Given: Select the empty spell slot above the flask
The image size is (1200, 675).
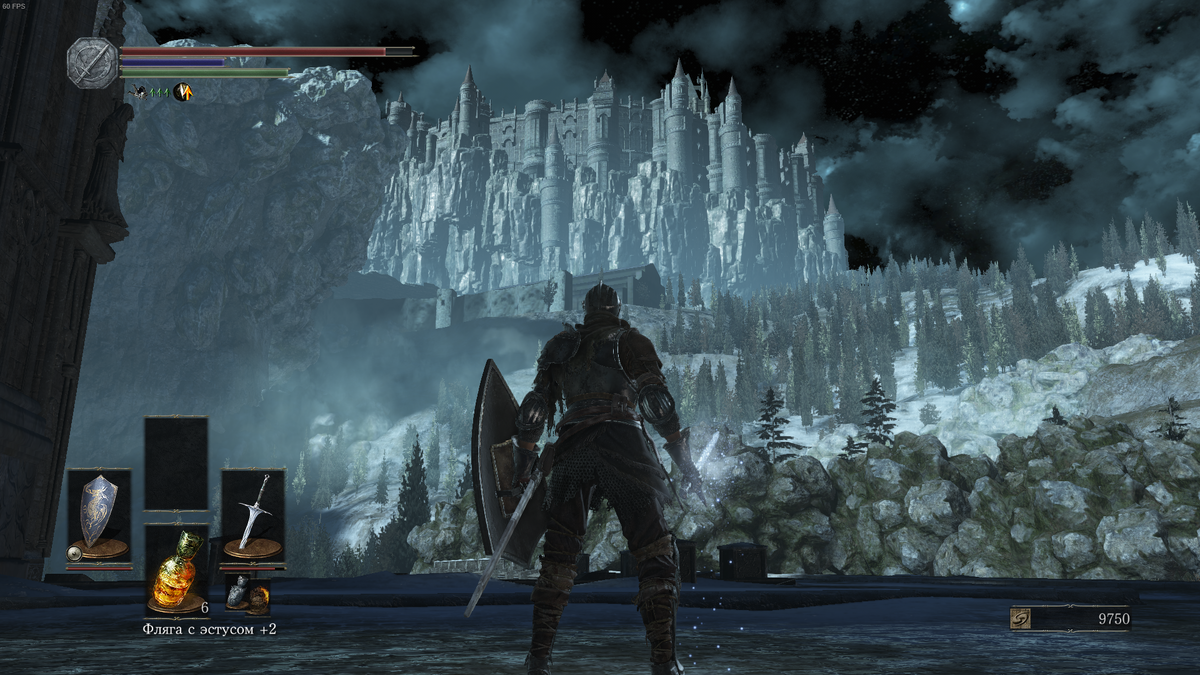Looking at the screenshot, I should 176,463.
